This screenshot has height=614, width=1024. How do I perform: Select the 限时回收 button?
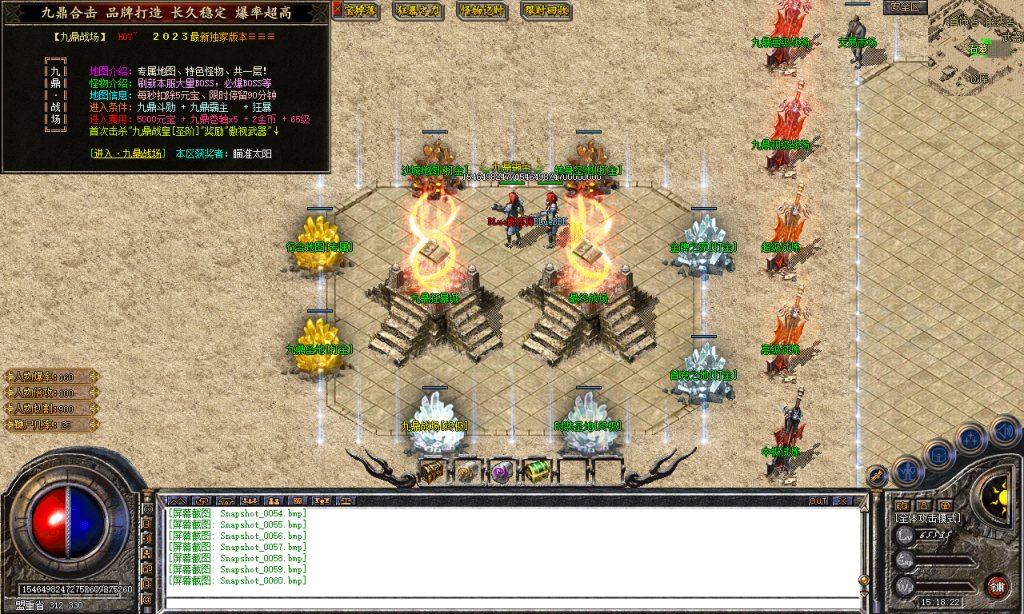point(546,10)
